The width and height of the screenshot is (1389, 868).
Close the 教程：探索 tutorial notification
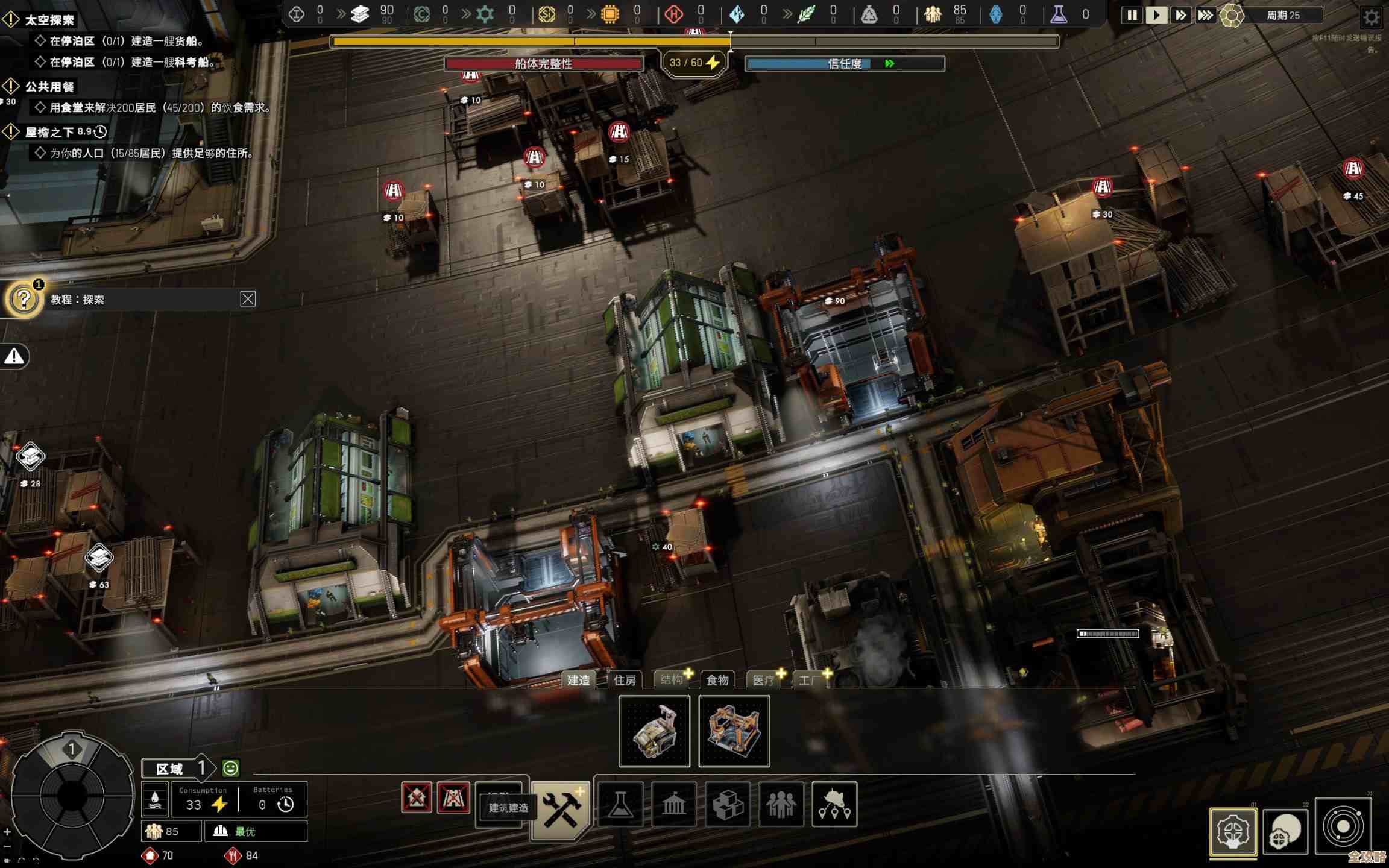[248, 299]
